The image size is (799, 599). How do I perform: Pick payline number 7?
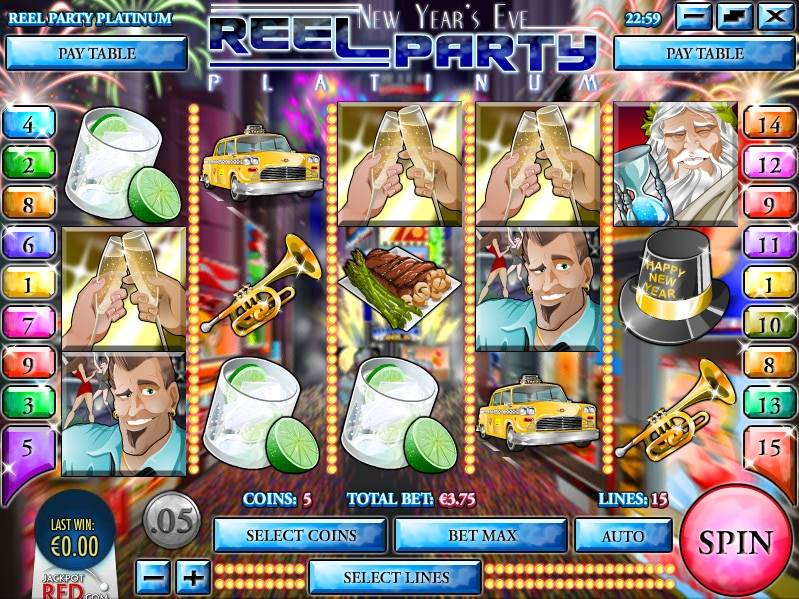coord(27,324)
